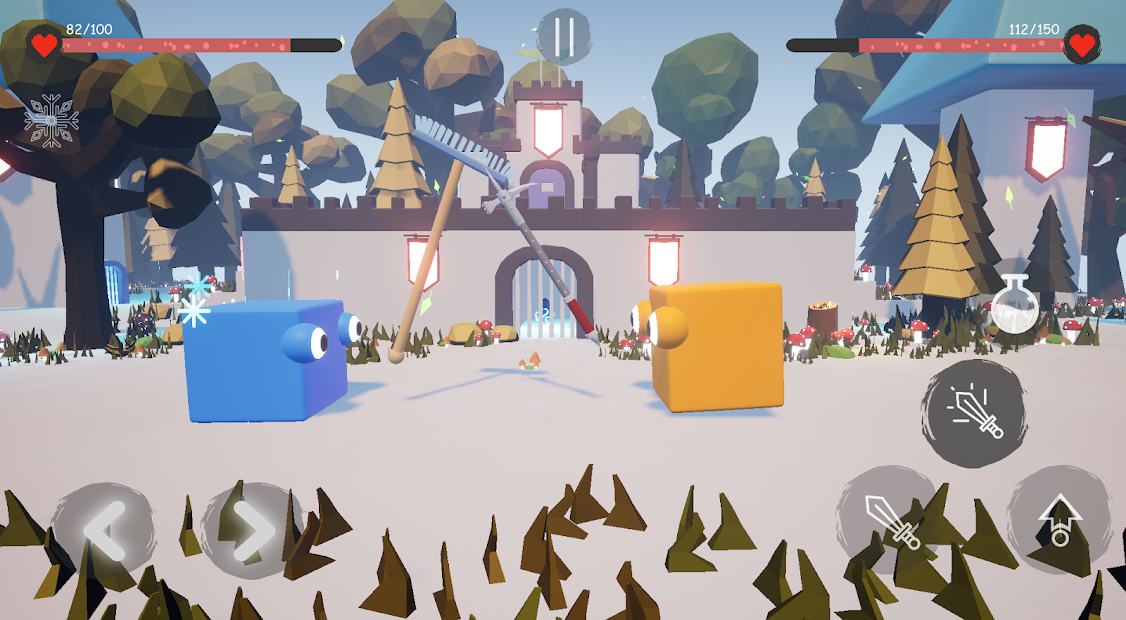Tap the jump up-arrow button
1126x620 pixels.
pyautogui.click(x=1059, y=519)
